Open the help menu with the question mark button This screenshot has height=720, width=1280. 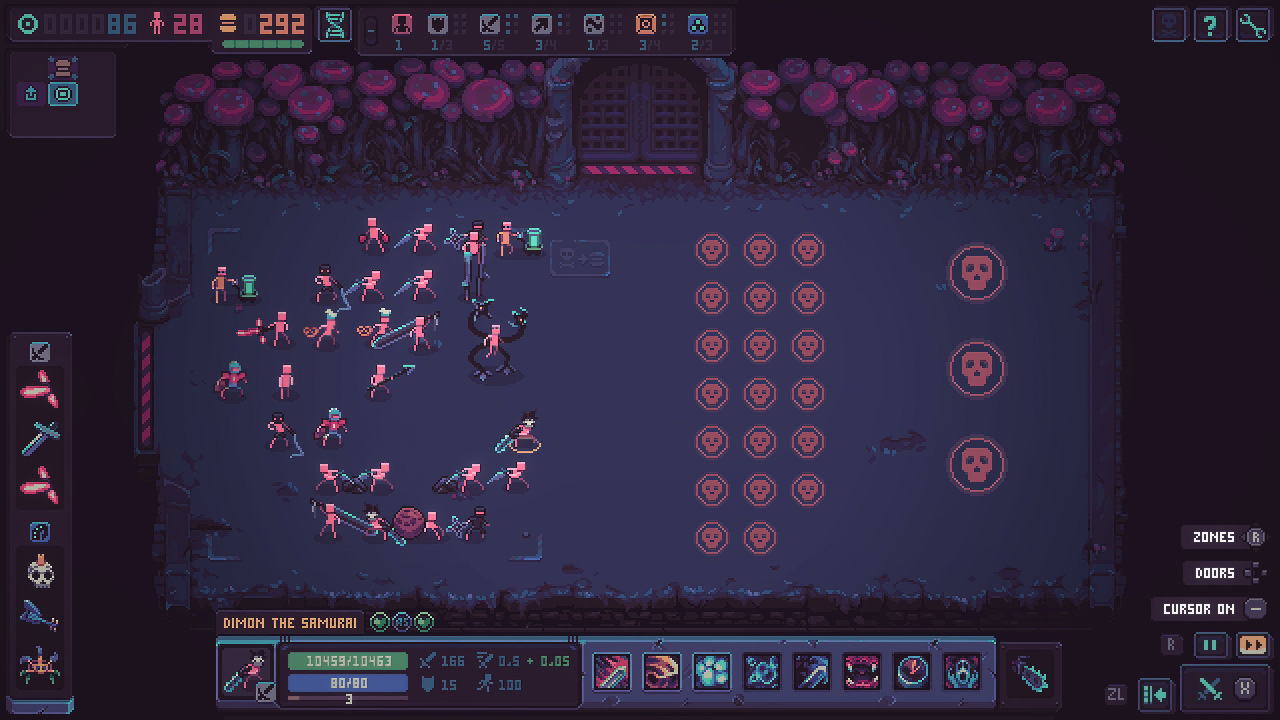pyautogui.click(x=1210, y=25)
